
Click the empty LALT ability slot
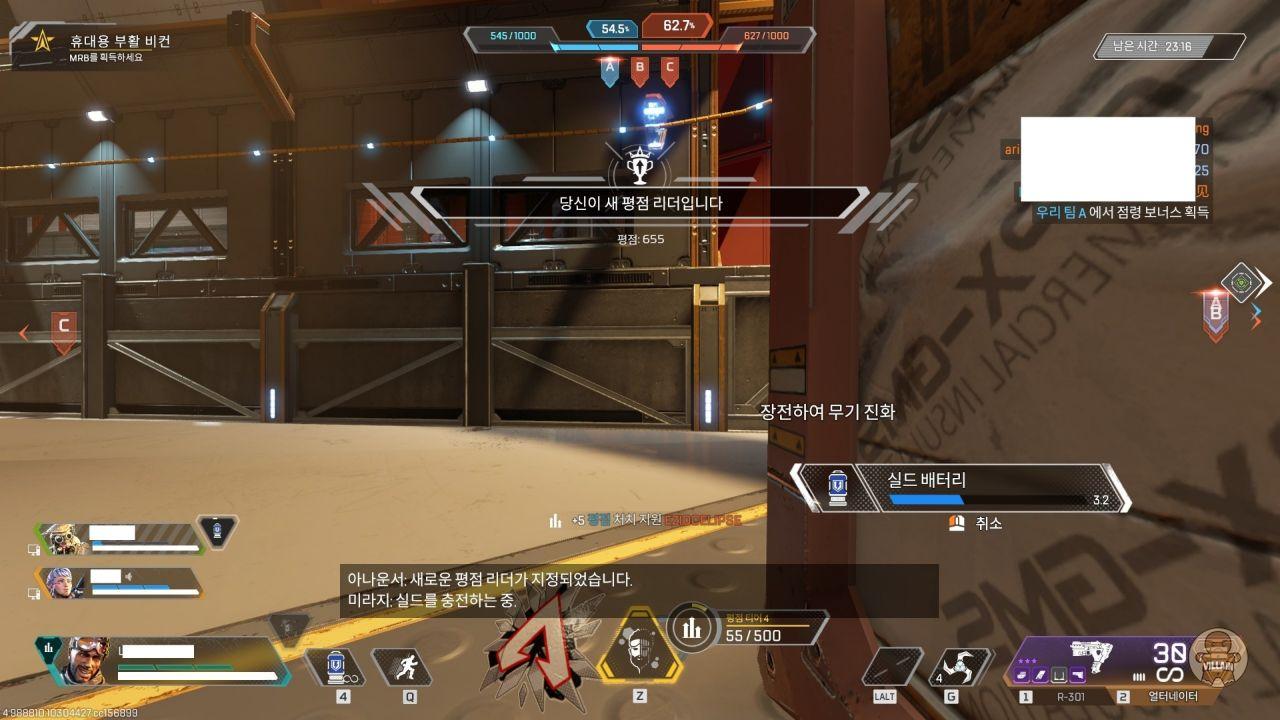point(891,667)
